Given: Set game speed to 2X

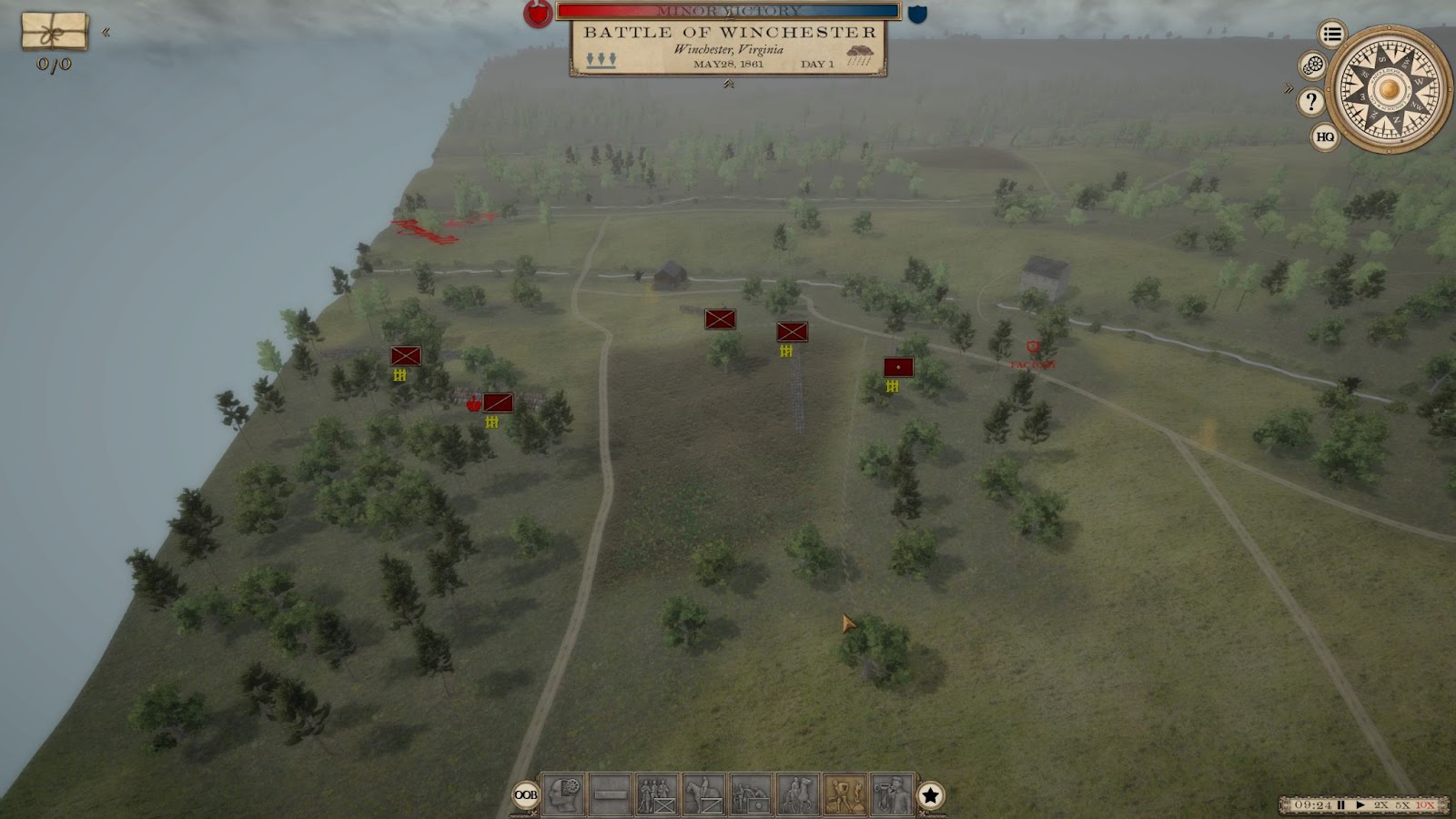Looking at the screenshot, I should pos(1381,805).
